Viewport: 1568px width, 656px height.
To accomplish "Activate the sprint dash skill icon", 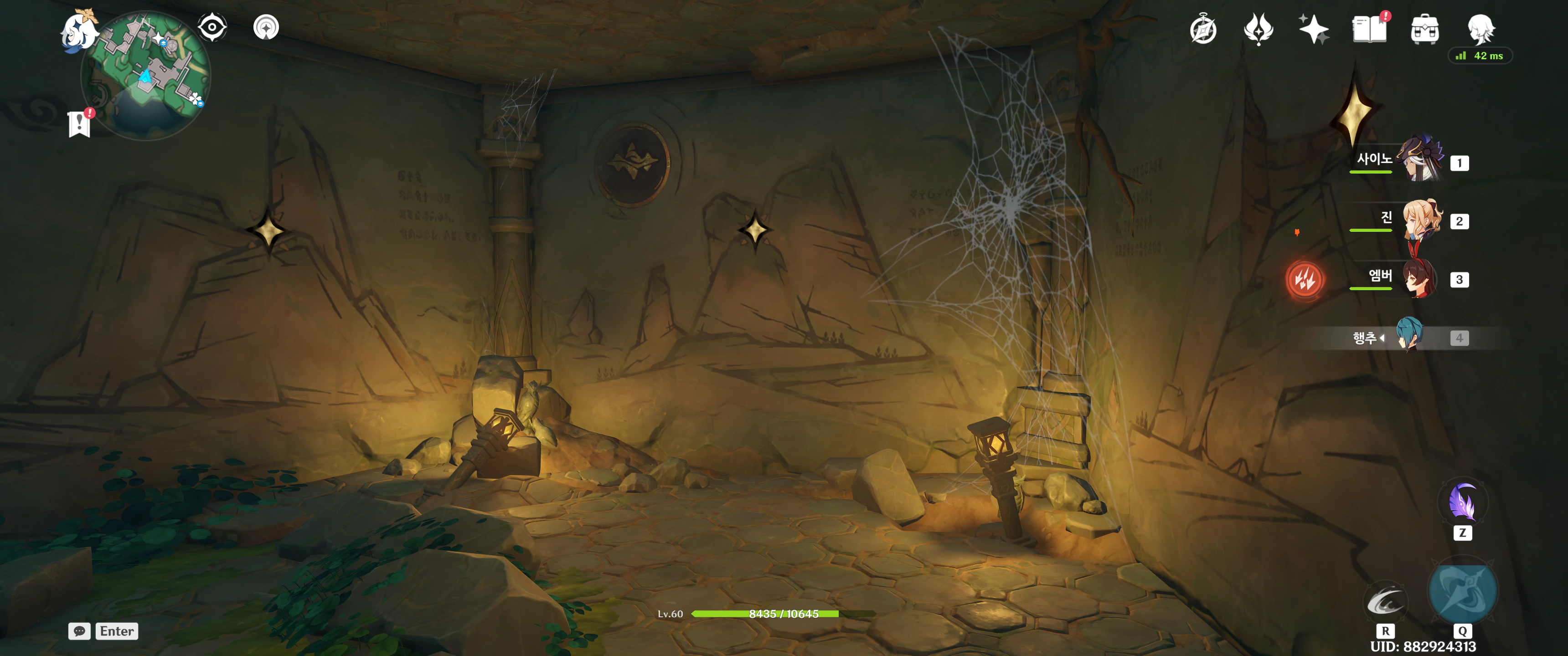I will pyautogui.click(x=1385, y=602).
